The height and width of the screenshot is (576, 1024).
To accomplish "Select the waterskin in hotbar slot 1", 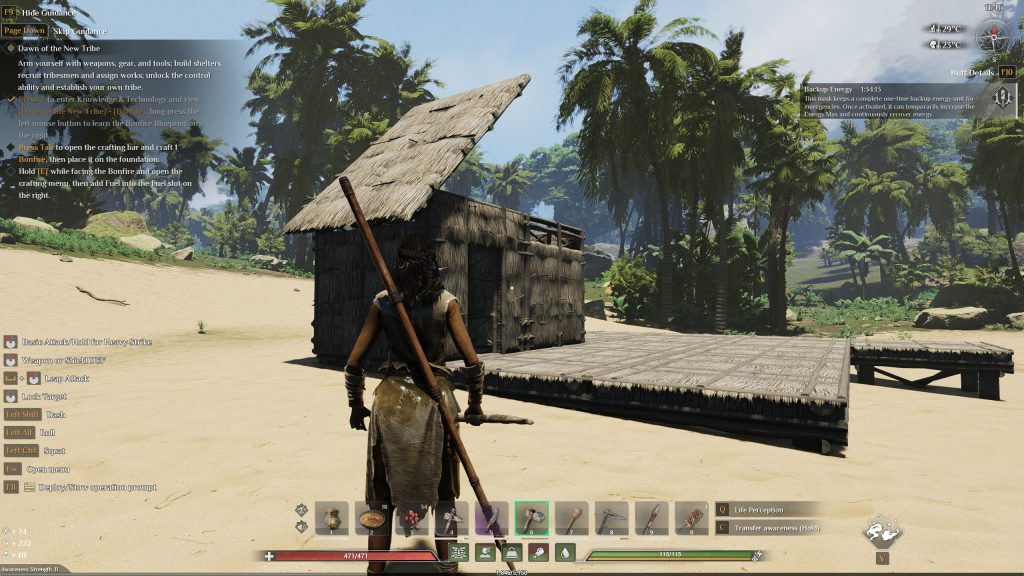I will (x=332, y=518).
